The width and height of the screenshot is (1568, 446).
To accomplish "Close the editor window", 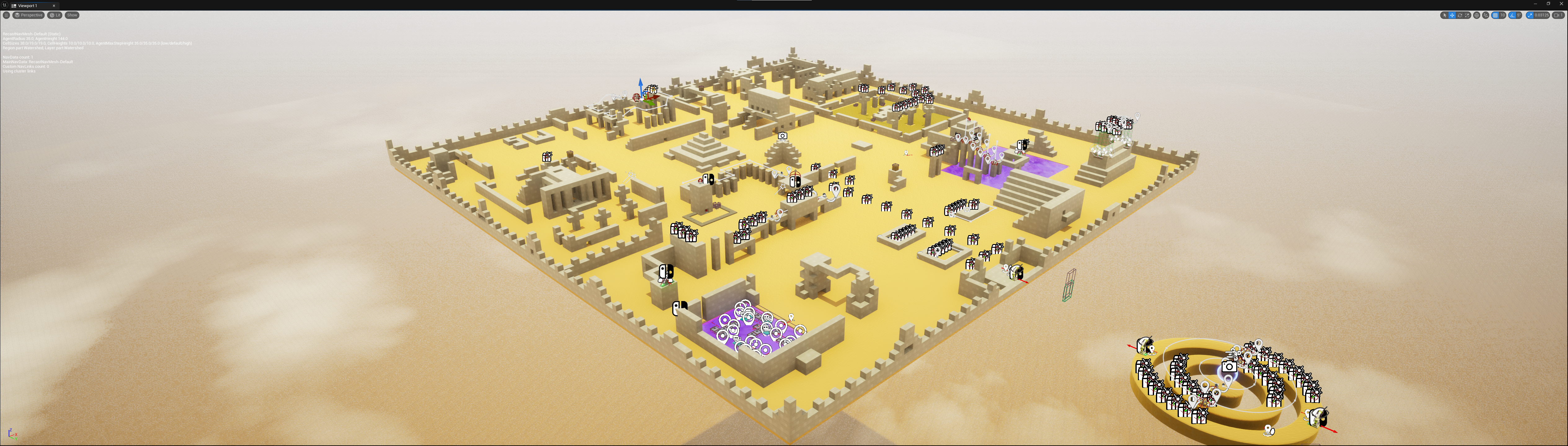I will (x=1561, y=4).
